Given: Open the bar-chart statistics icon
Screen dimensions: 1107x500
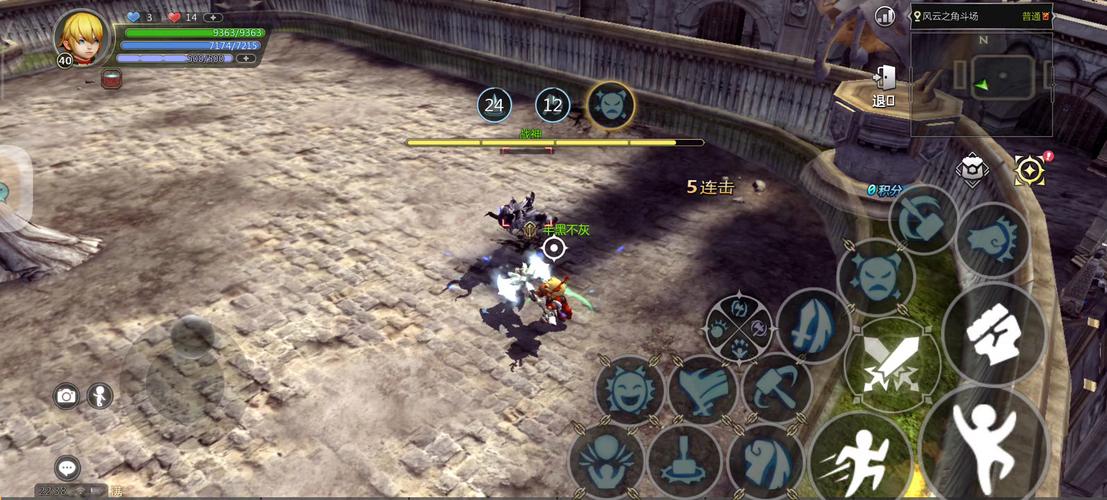Looking at the screenshot, I should [x=885, y=16].
